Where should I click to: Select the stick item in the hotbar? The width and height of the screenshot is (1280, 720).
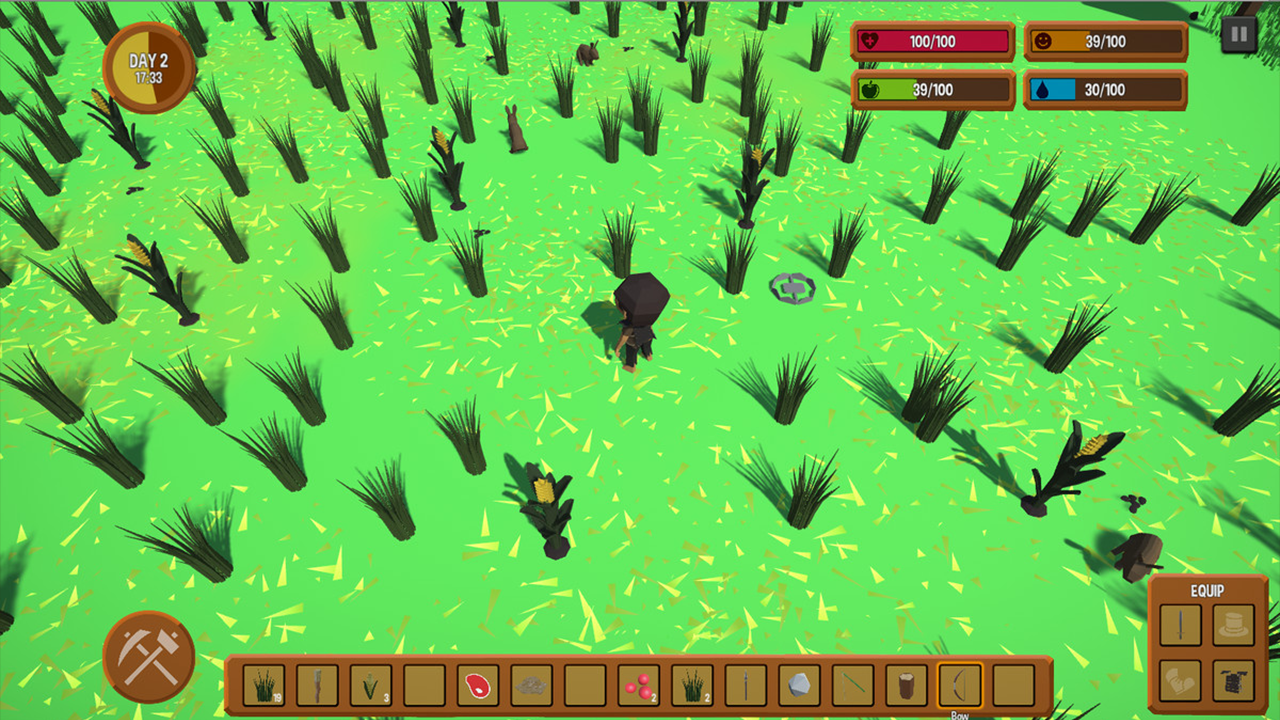click(x=317, y=686)
